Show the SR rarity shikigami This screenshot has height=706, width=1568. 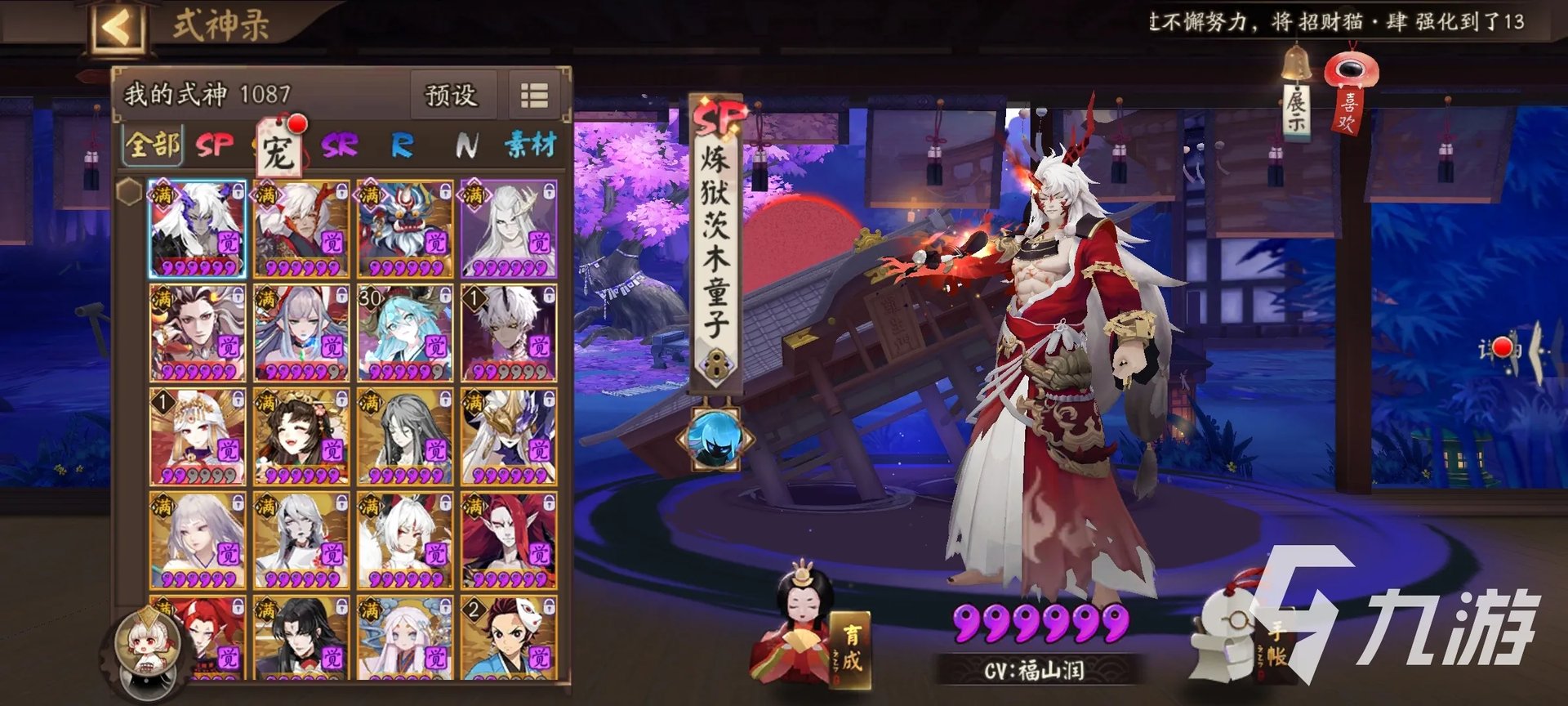pos(339,145)
